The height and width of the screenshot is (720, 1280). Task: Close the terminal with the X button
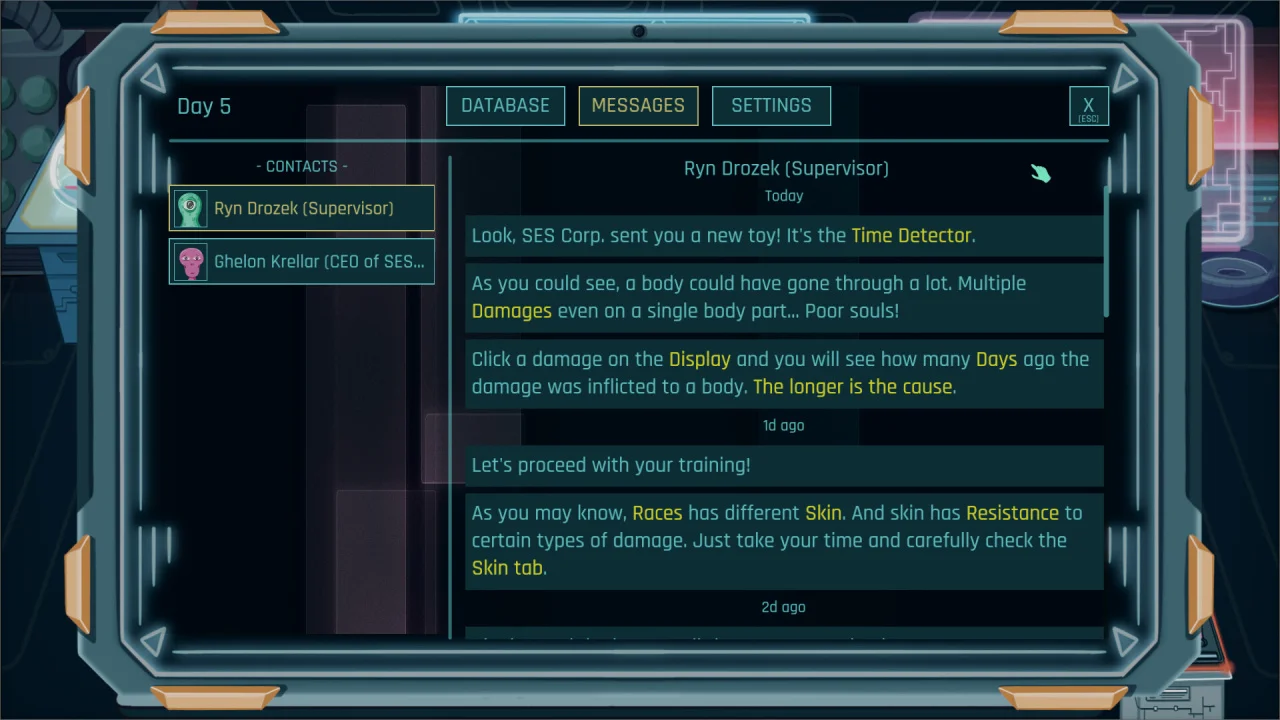[1088, 106]
